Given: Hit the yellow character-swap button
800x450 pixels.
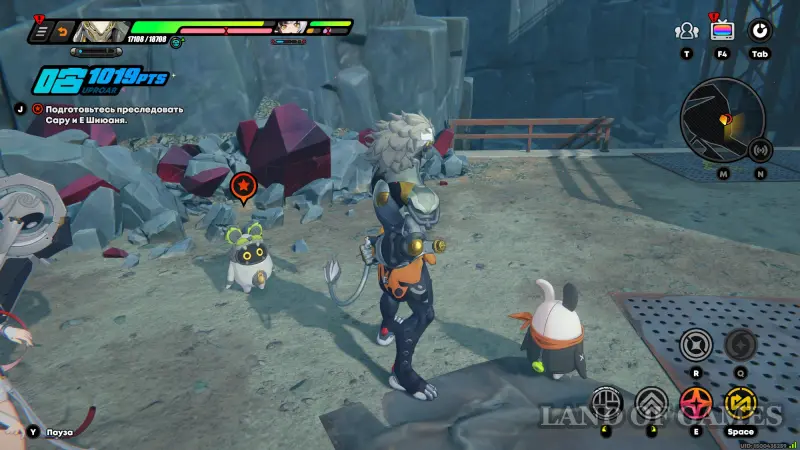Looking at the screenshot, I should tap(740, 403).
